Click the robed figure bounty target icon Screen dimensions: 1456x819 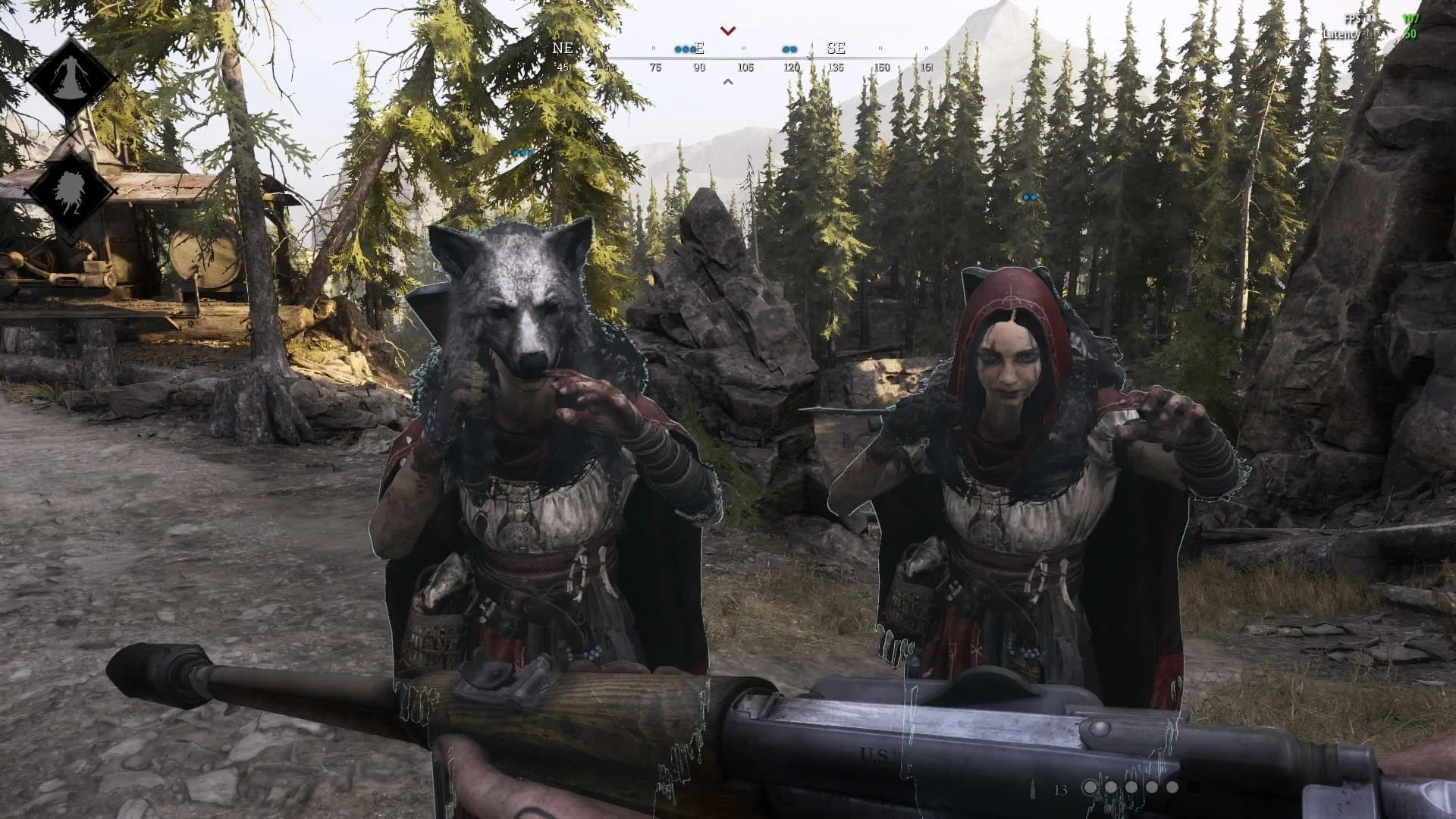tap(70, 77)
